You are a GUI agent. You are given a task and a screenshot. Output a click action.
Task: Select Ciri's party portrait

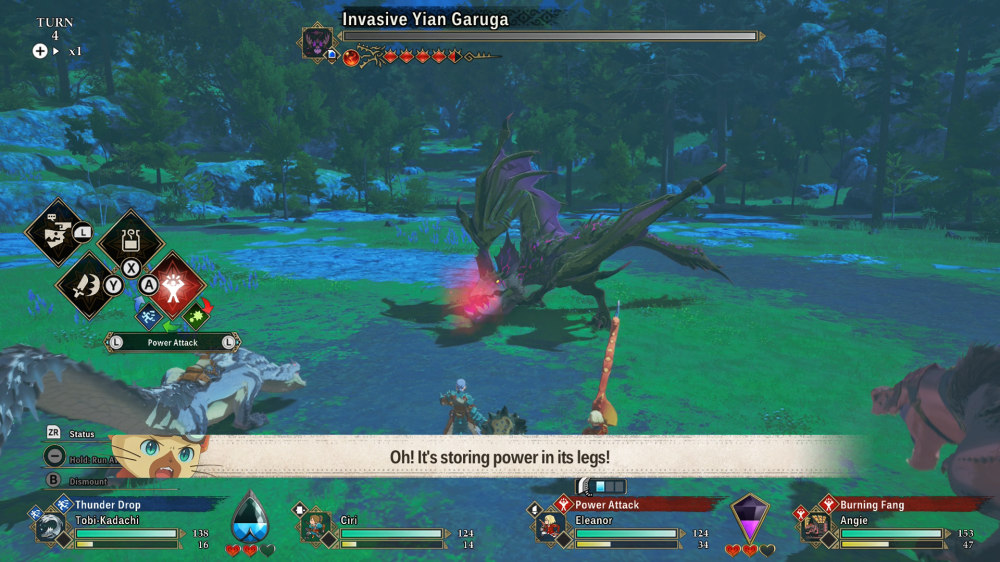[x=314, y=527]
